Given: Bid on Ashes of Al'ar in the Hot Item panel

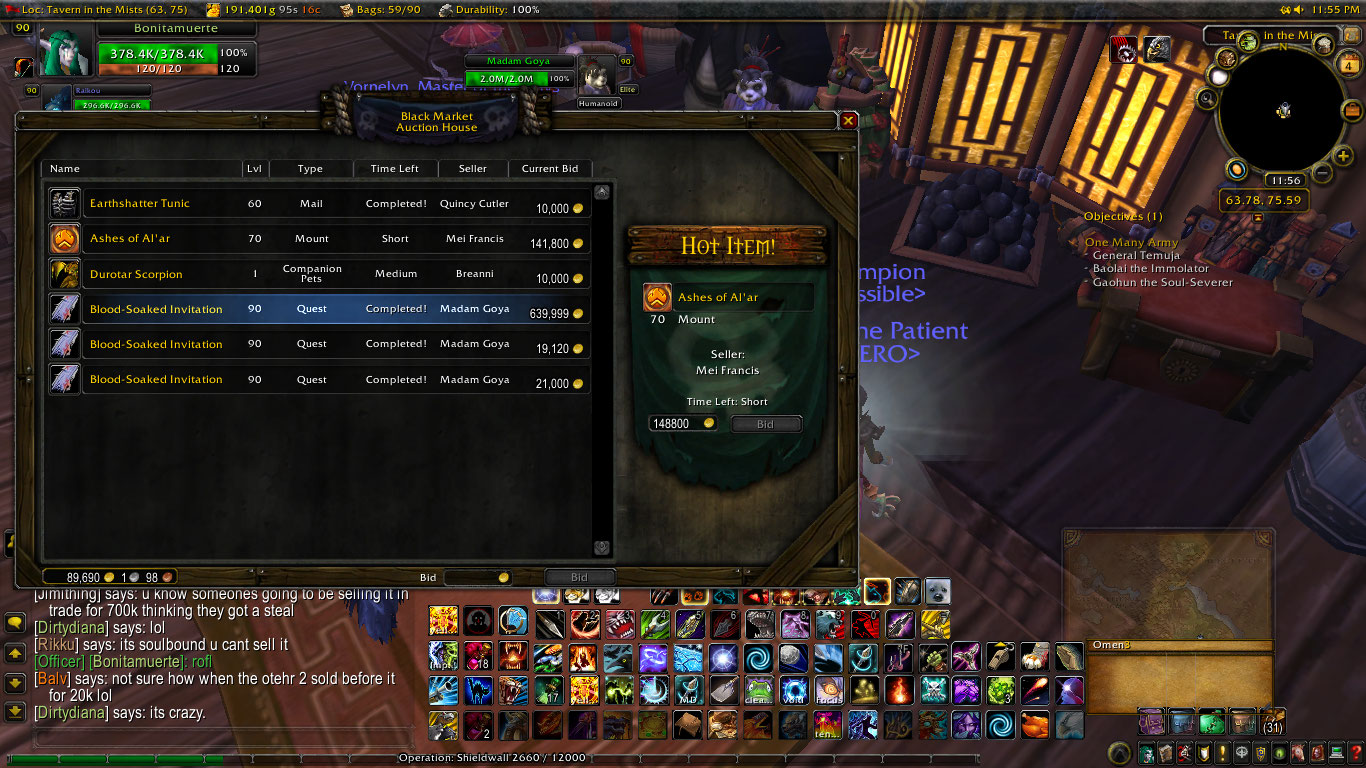Looking at the screenshot, I should (x=766, y=423).
